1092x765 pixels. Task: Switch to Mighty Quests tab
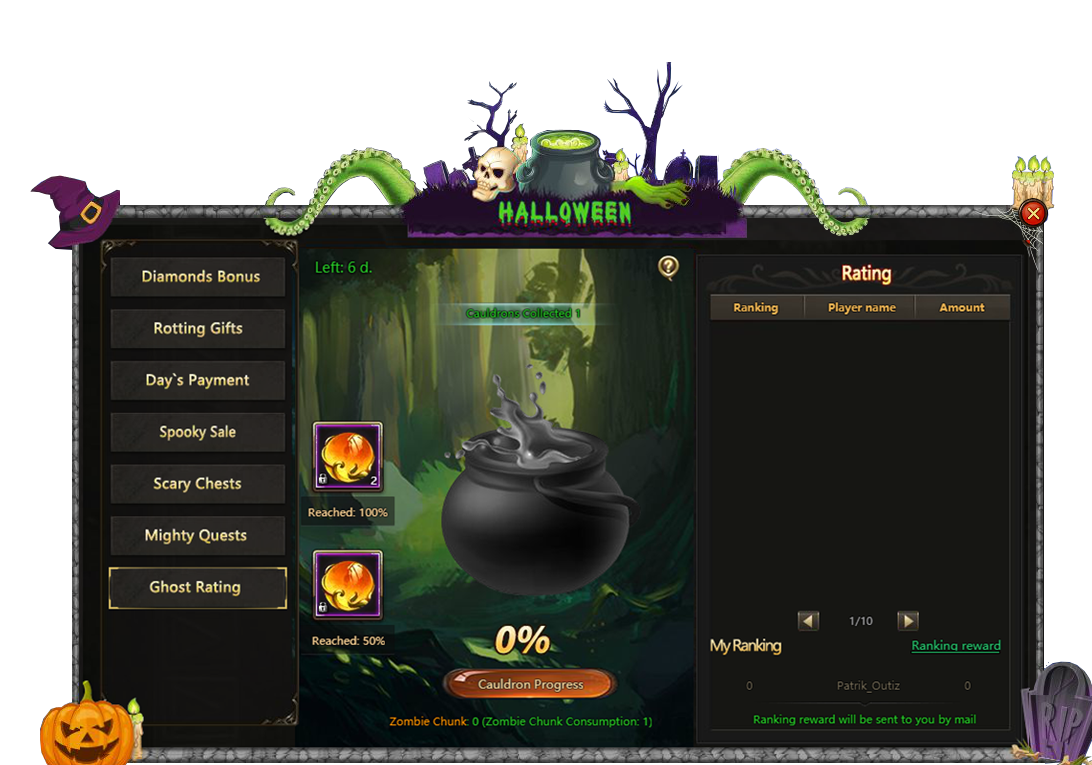[198, 536]
